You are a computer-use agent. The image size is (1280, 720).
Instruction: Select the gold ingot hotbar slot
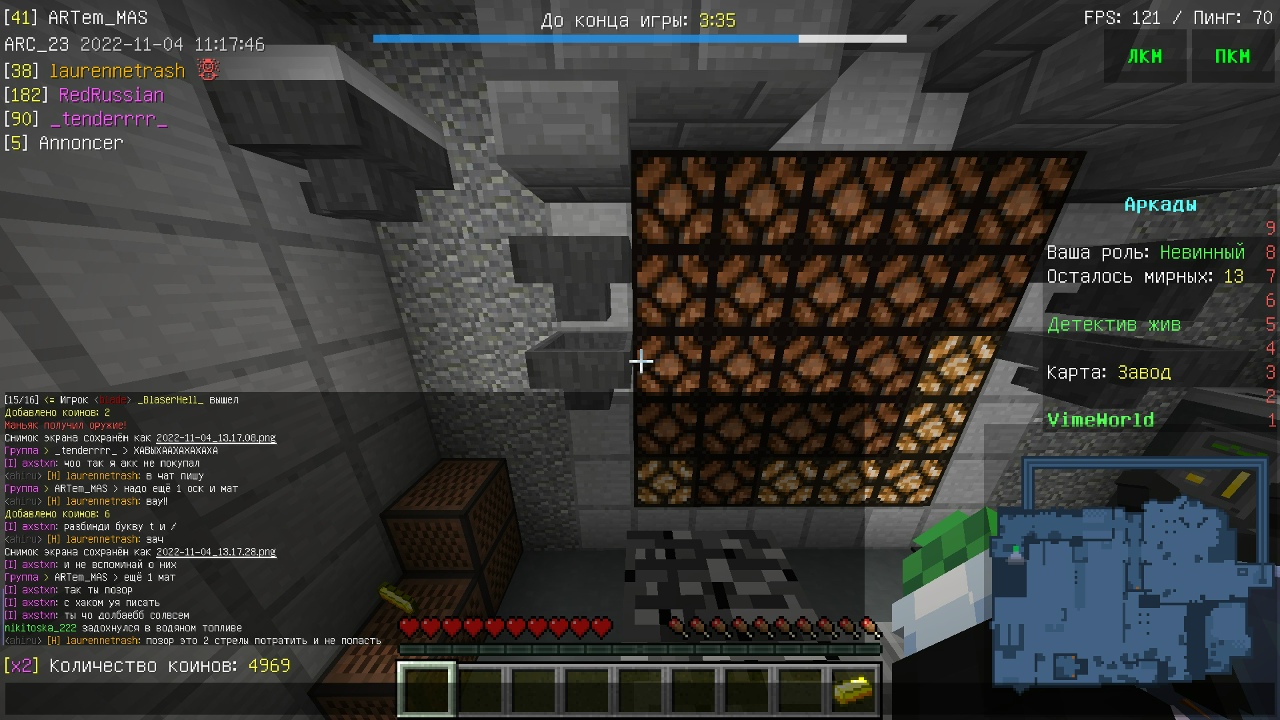852,689
